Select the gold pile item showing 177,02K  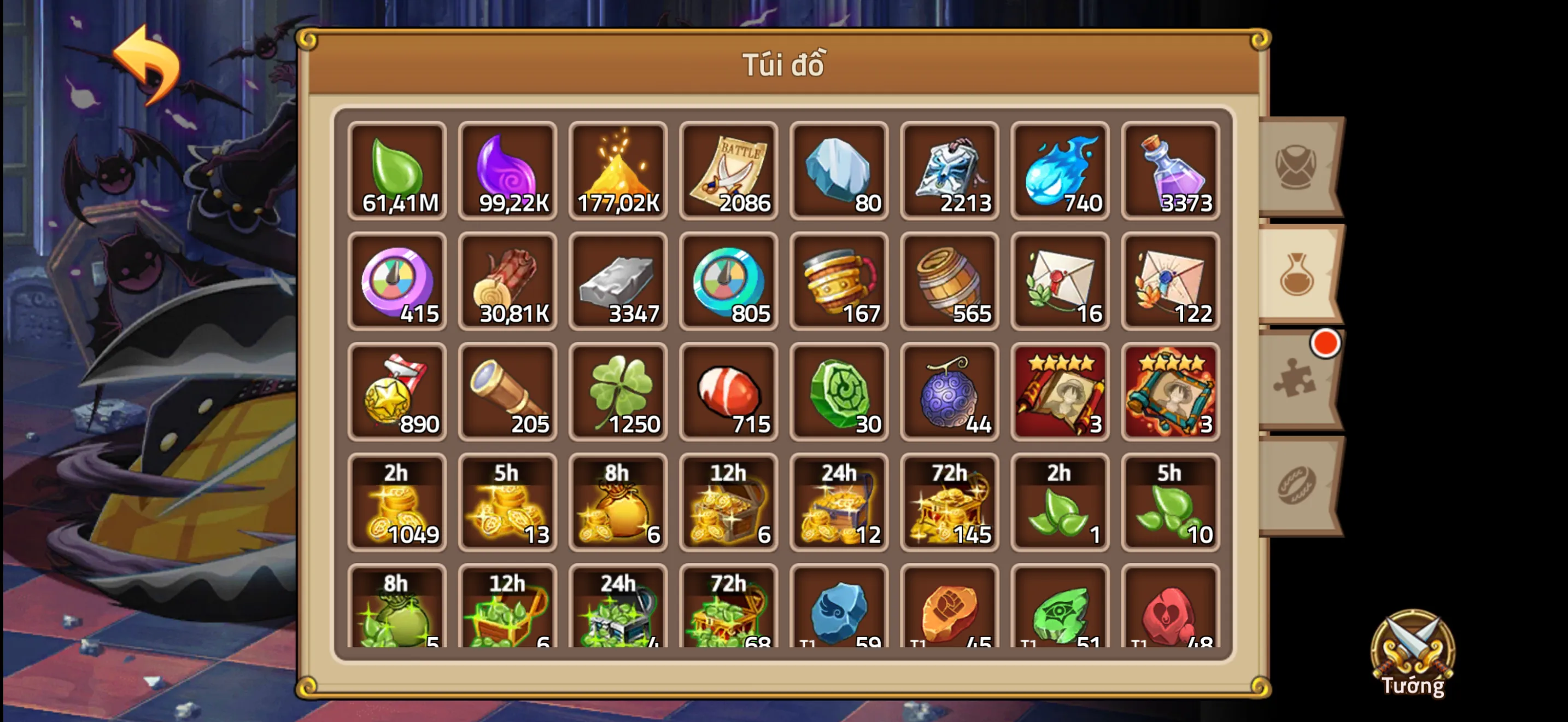tap(618, 171)
